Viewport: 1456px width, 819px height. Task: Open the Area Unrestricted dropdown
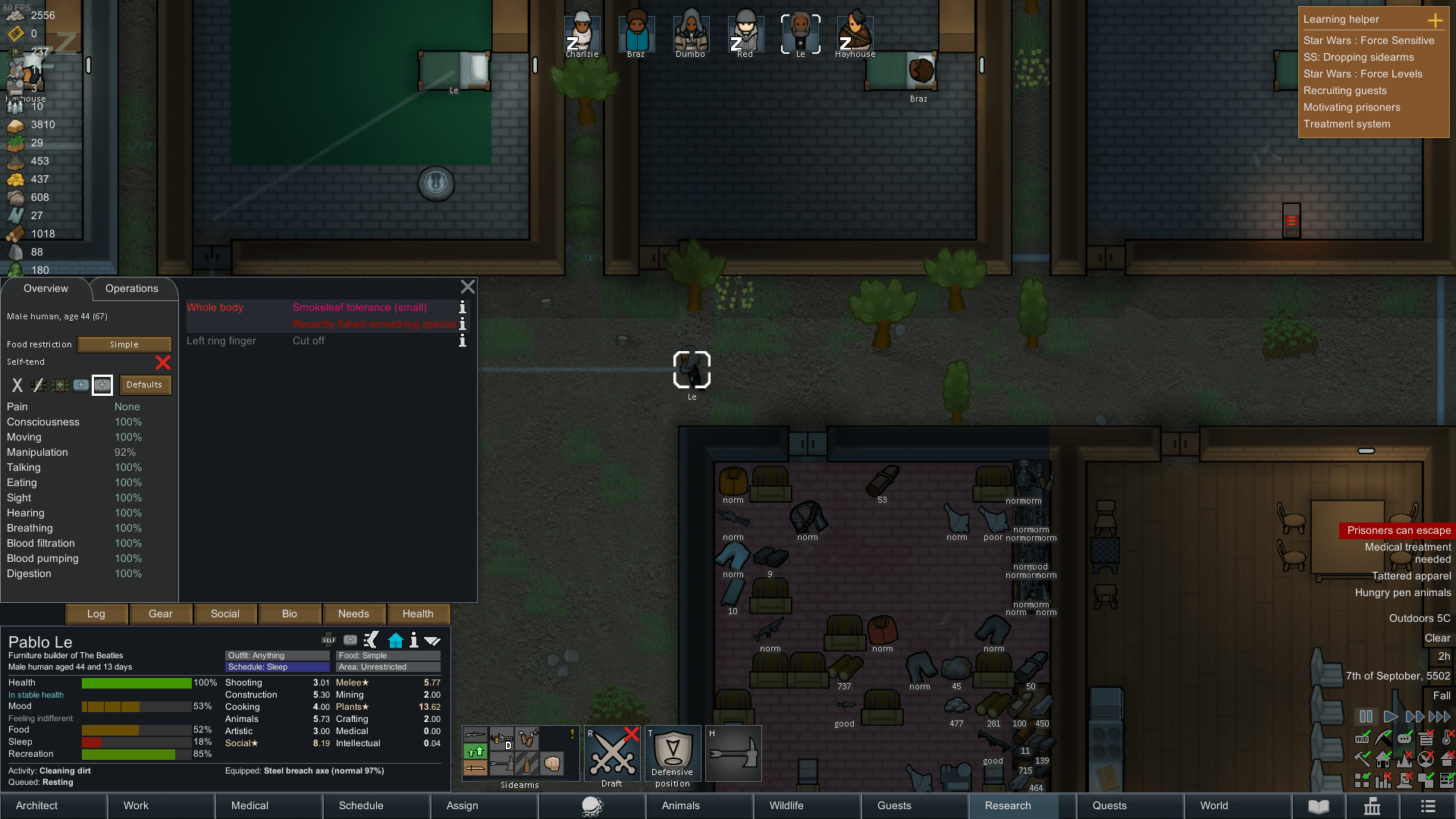(x=388, y=667)
